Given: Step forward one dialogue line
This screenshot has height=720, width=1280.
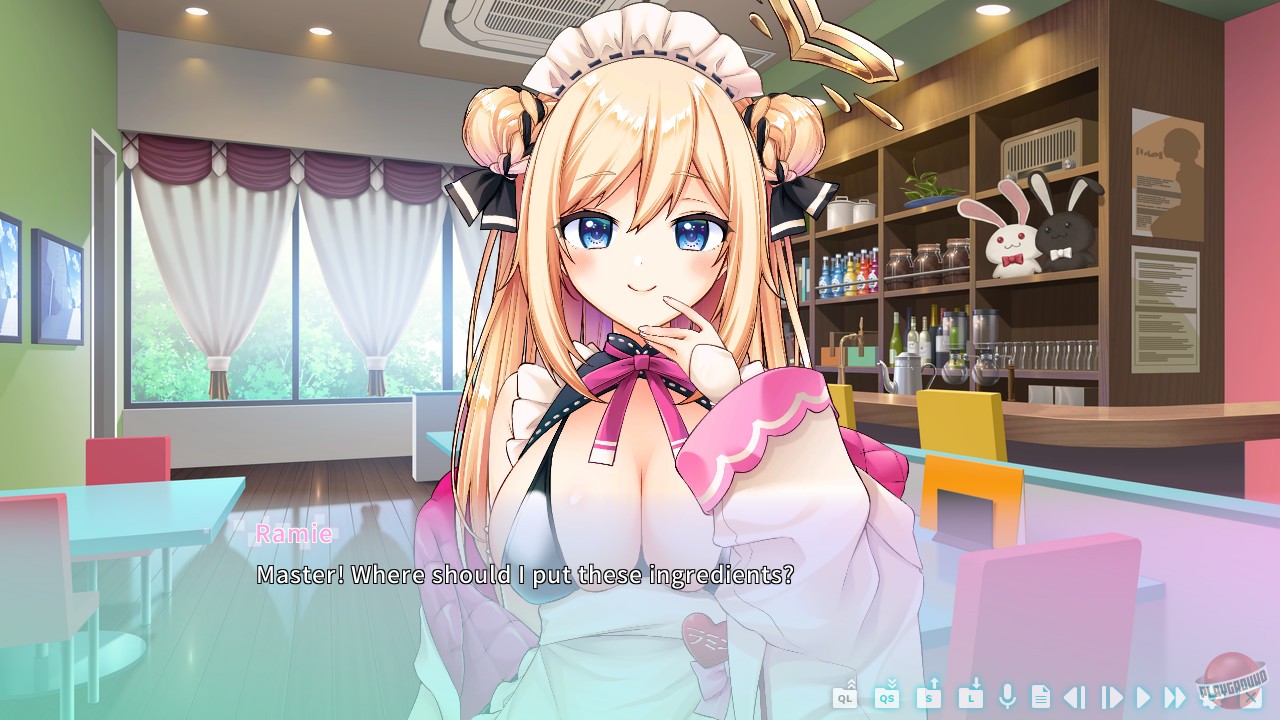Looking at the screenshot, I should click(x=1111, y=696).
